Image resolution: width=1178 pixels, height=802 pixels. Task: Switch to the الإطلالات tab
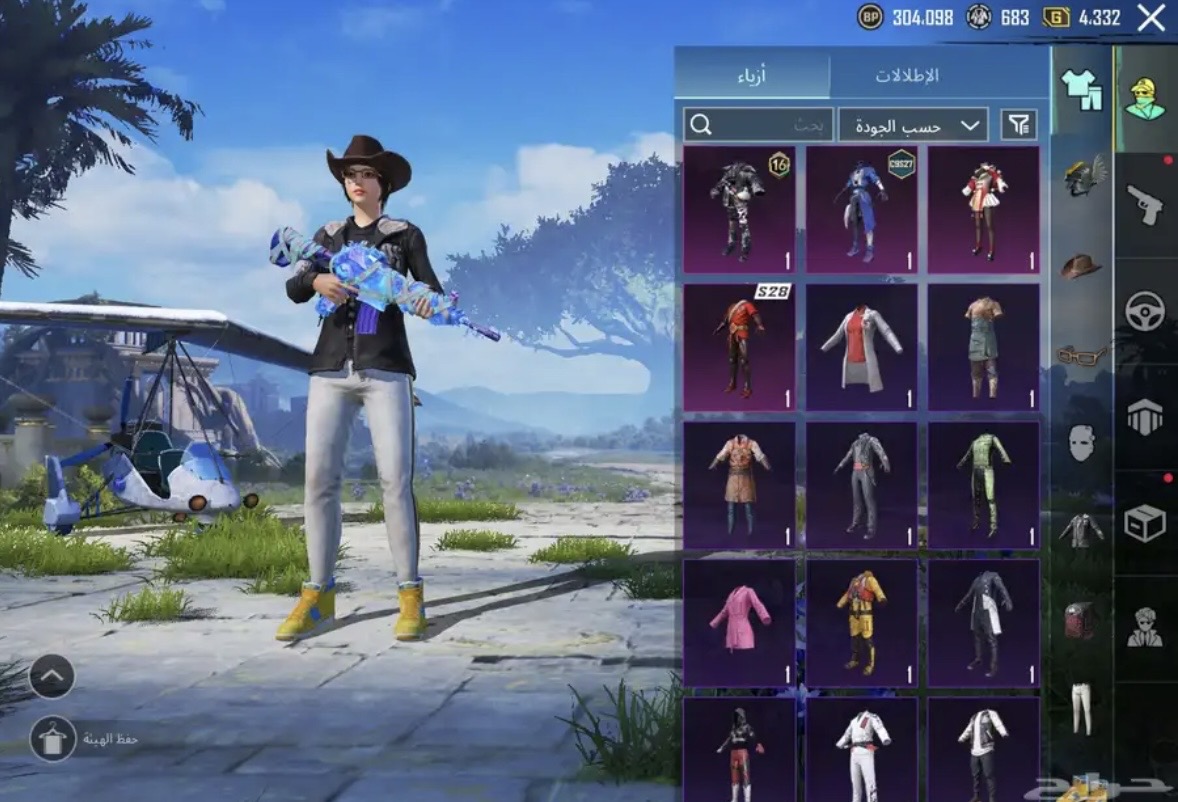click(x=907, y=76)
